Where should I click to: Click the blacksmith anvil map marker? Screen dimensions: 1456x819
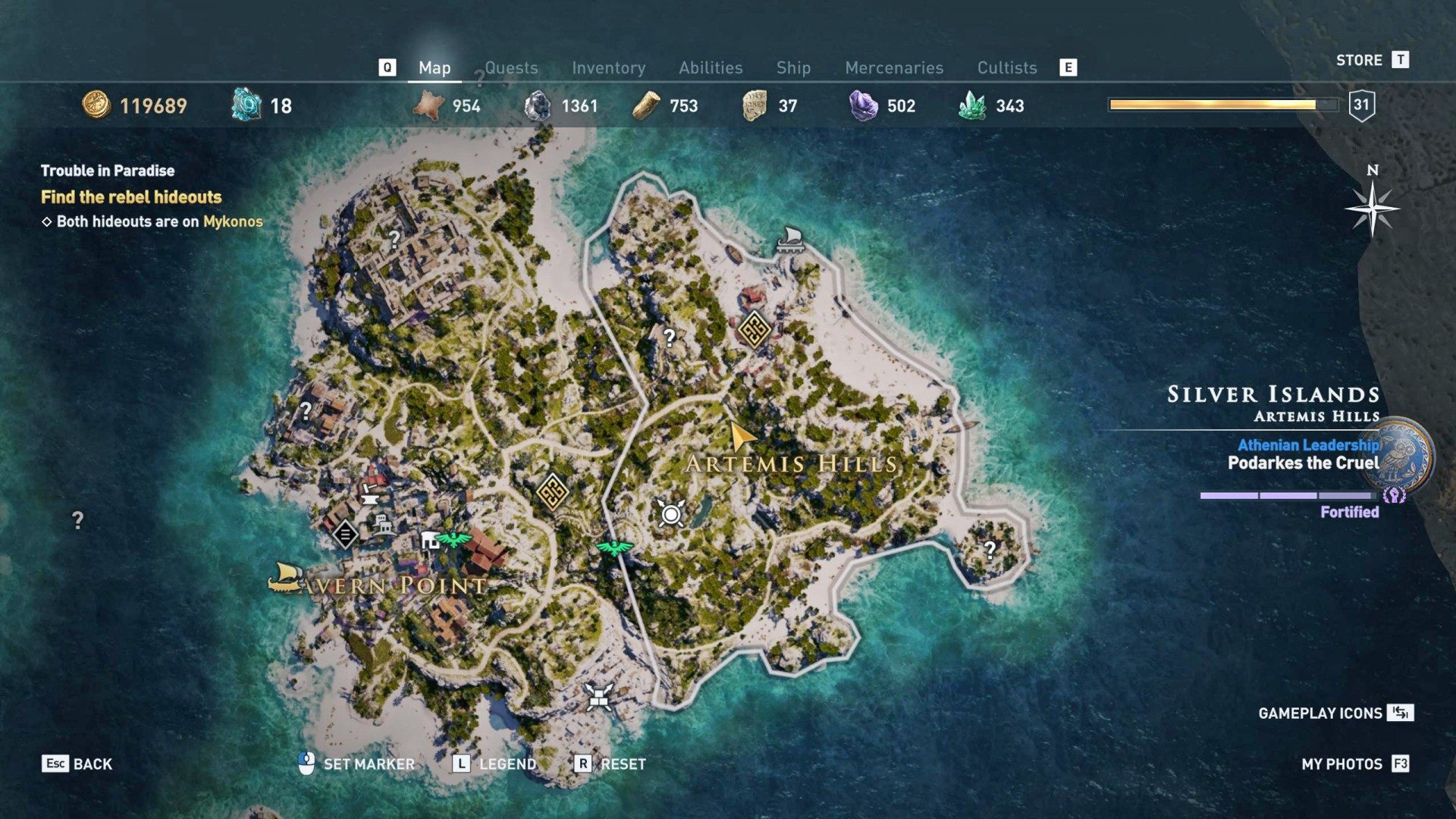370,495
